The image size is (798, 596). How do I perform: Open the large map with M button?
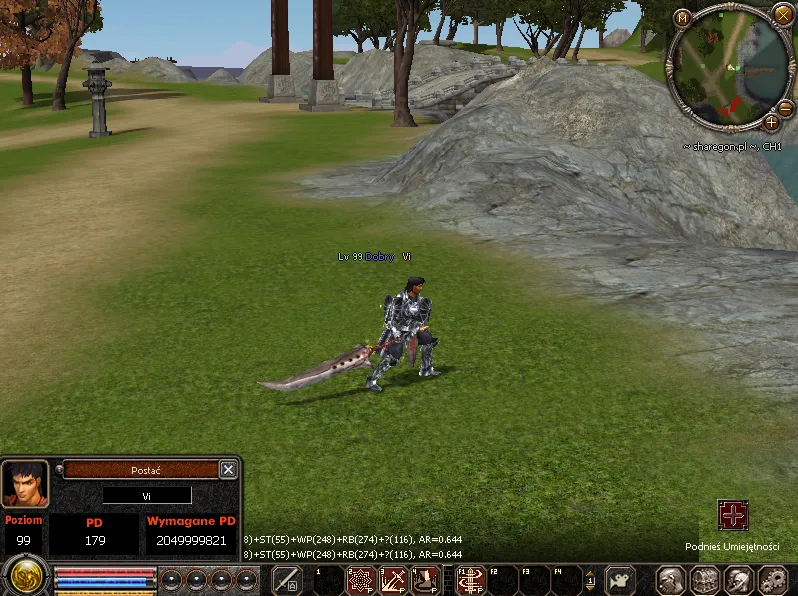pos(683,17)
